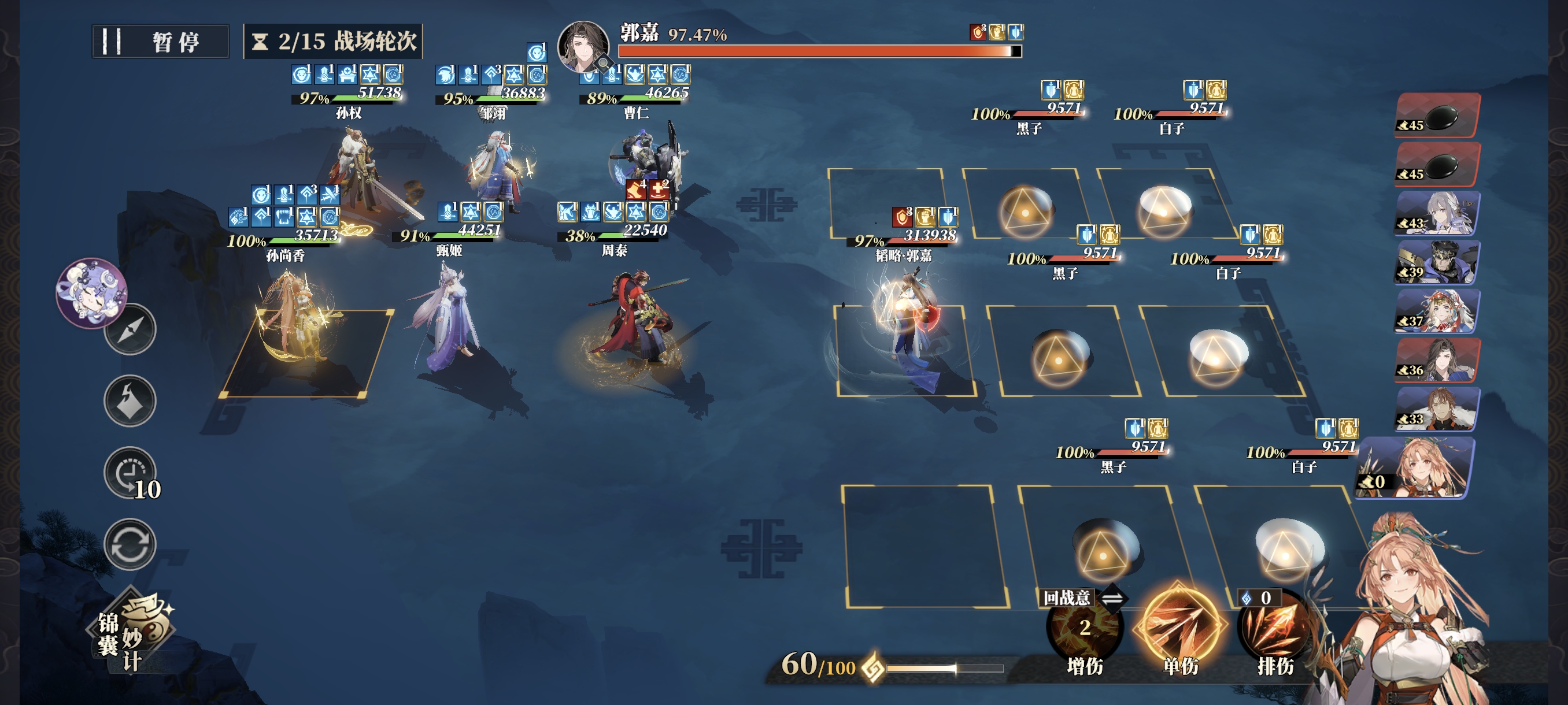Inspect the 郭嘉 boss portrait

583,46
